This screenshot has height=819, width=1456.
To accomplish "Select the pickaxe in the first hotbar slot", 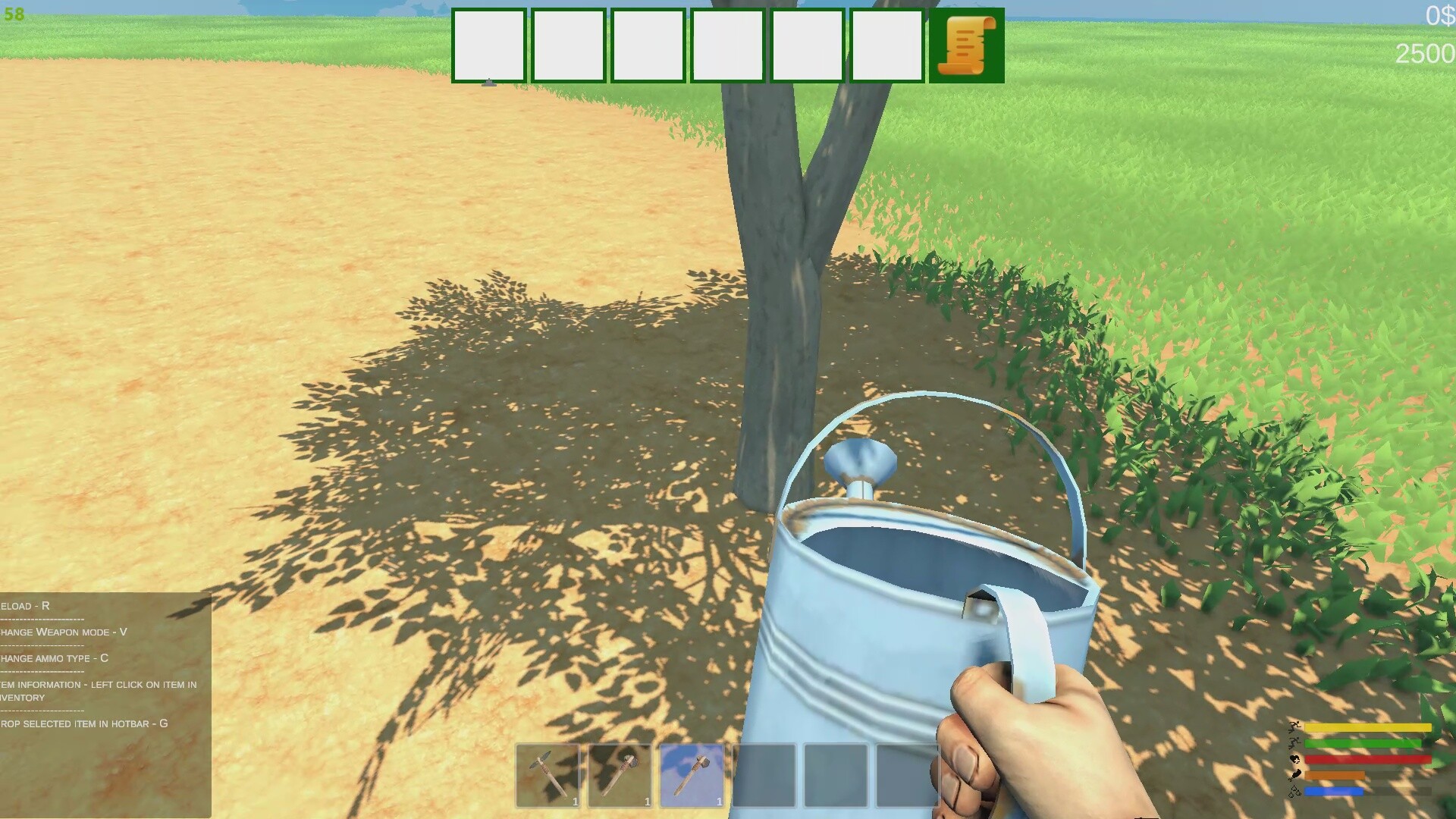I will point(548,776).
